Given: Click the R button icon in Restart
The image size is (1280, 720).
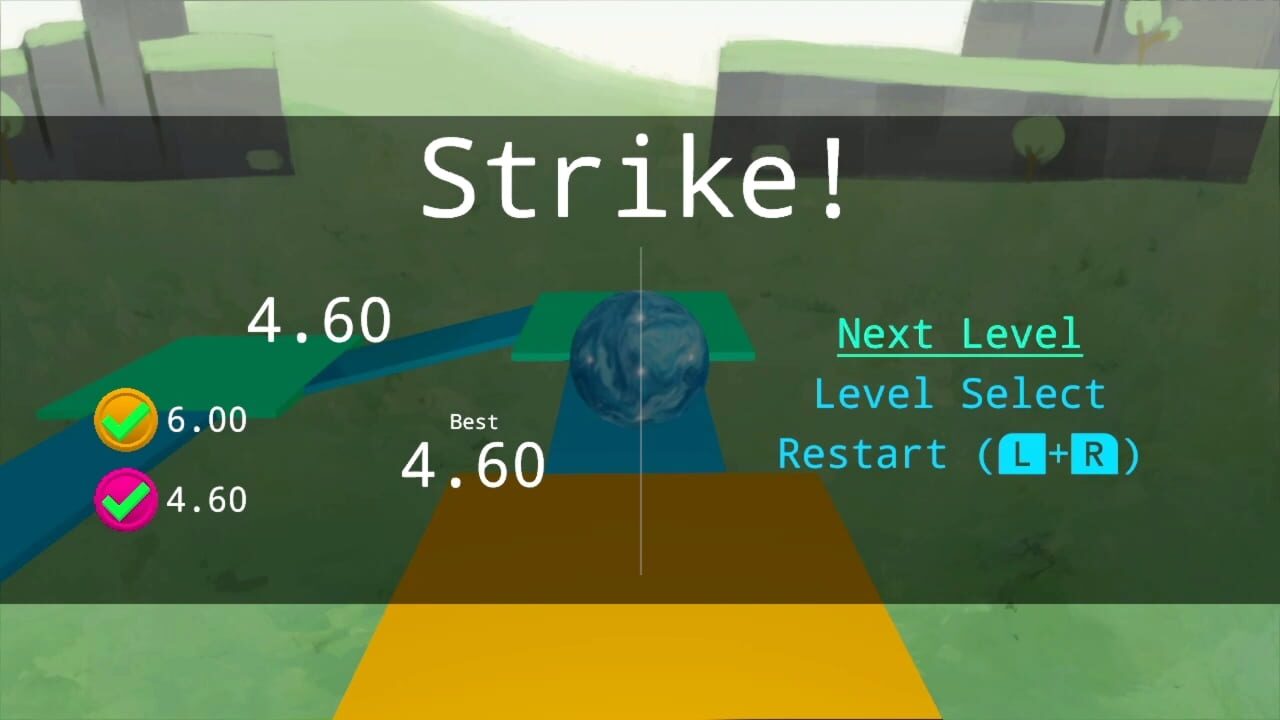Looking at the screenshot, I should point(1093,455).
